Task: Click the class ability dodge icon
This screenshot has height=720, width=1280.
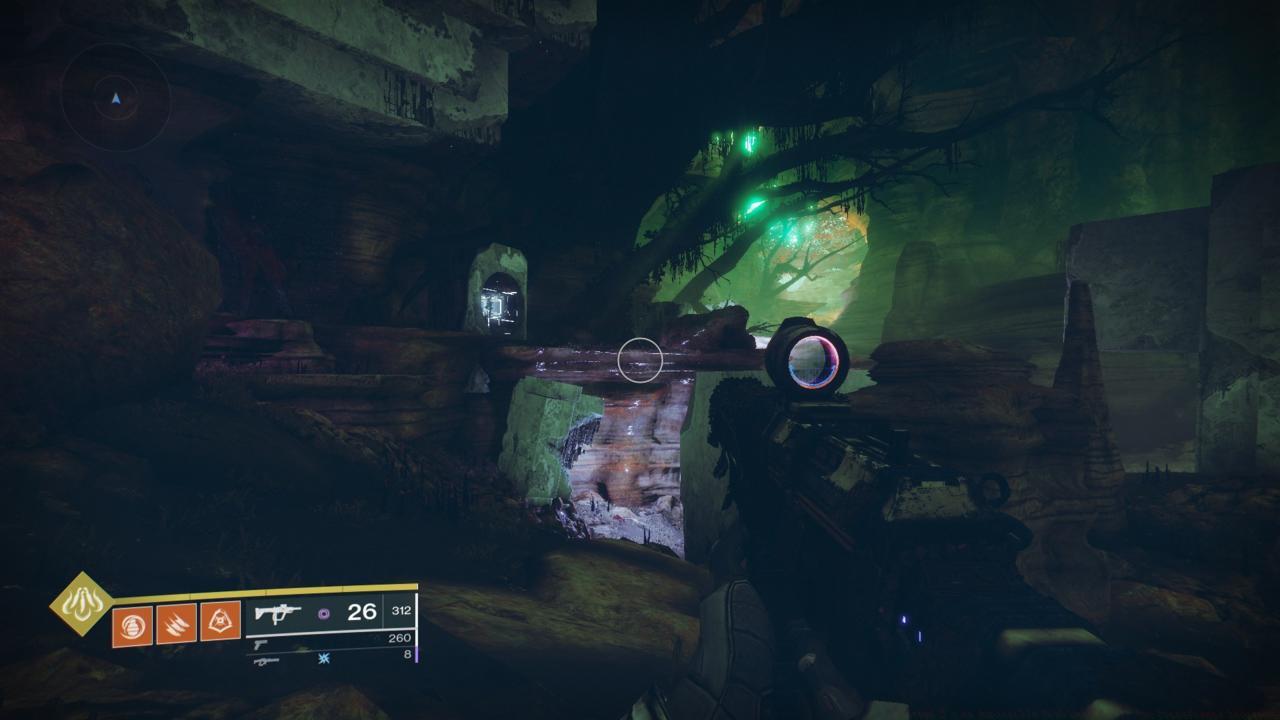Action: [x=218, y=622]
